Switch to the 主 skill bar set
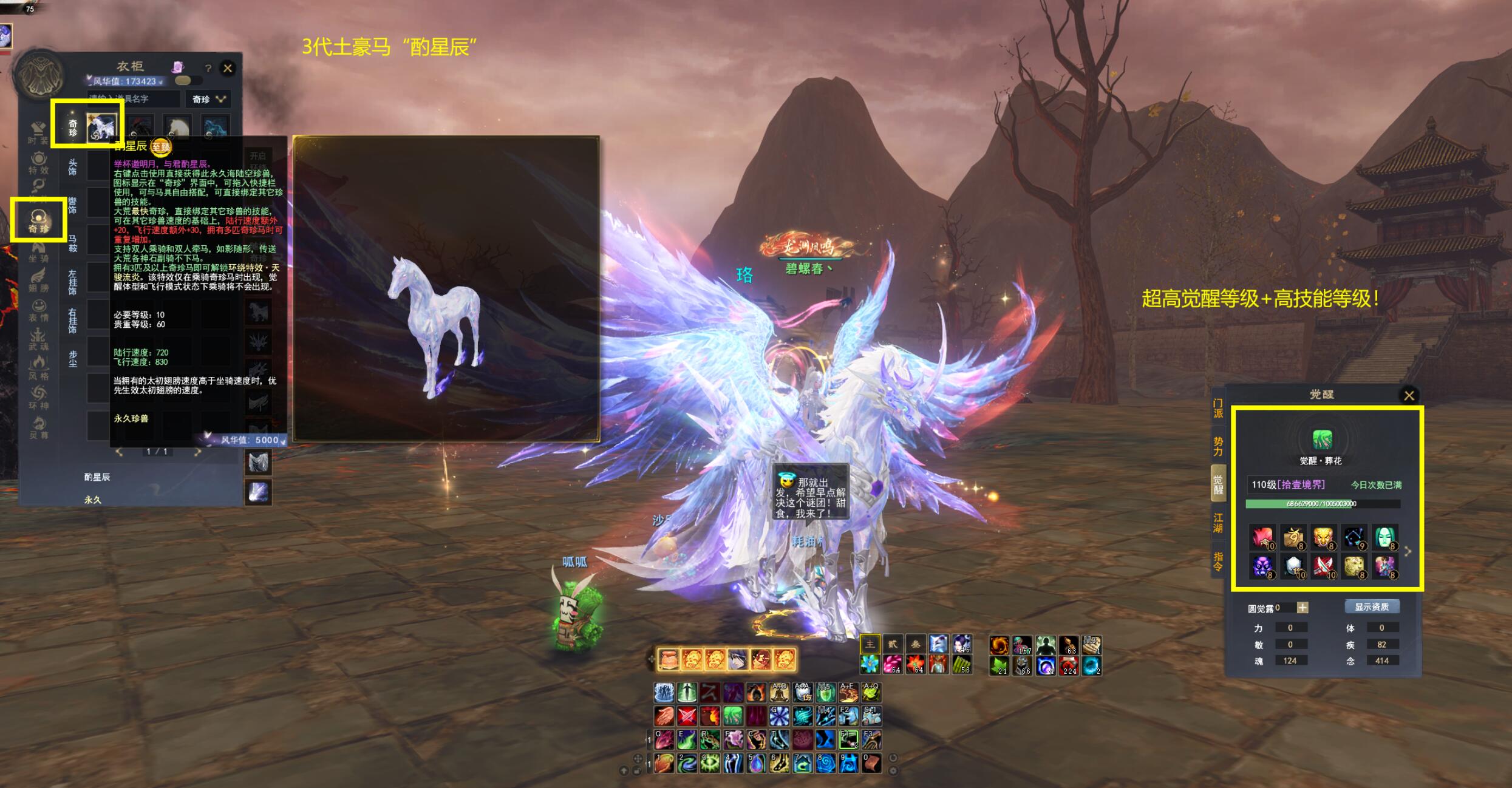Viewport: 1512px width, 788px height. coord(870,644)
